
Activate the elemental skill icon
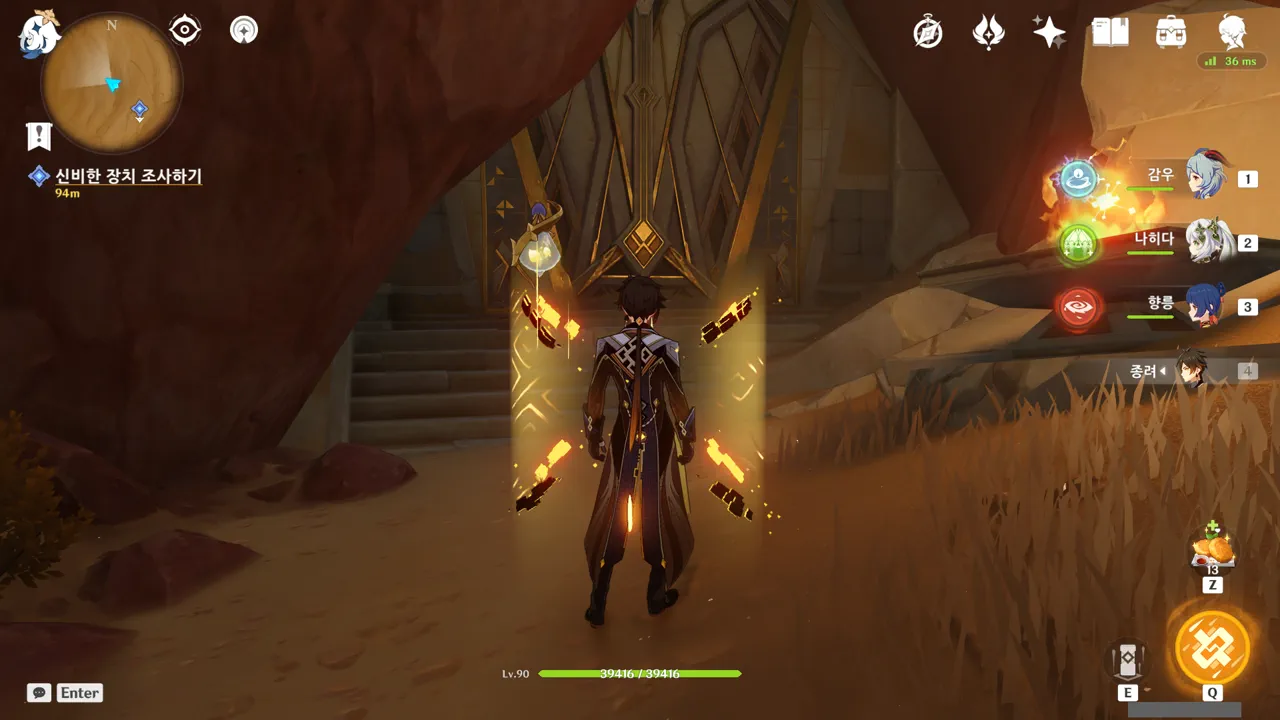click(x=1128, y=660)
